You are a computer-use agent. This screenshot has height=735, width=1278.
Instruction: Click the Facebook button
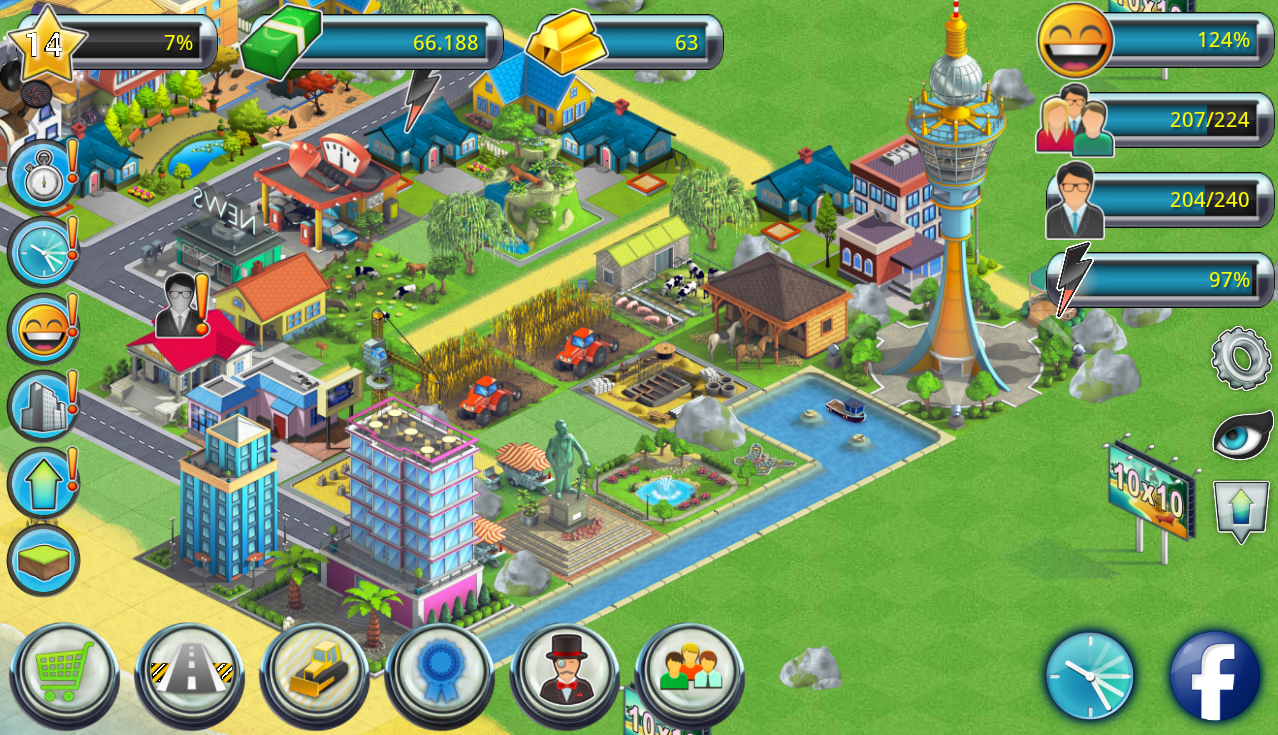pos(1215,676)
